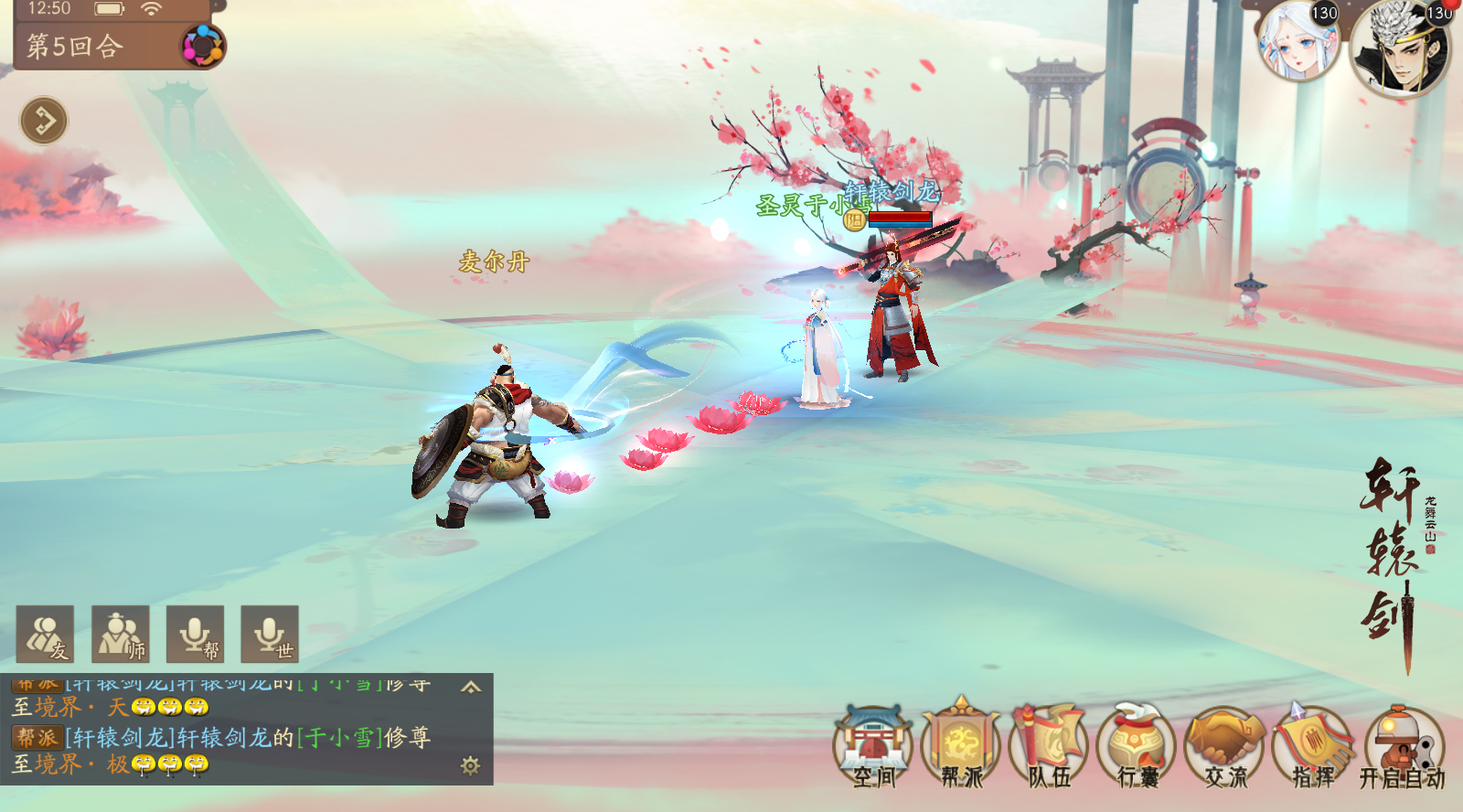Viewport: 1463px width, 812px height.
Task: Open the 队伍 (Team) panel
Action: (x=1050, y=747)
